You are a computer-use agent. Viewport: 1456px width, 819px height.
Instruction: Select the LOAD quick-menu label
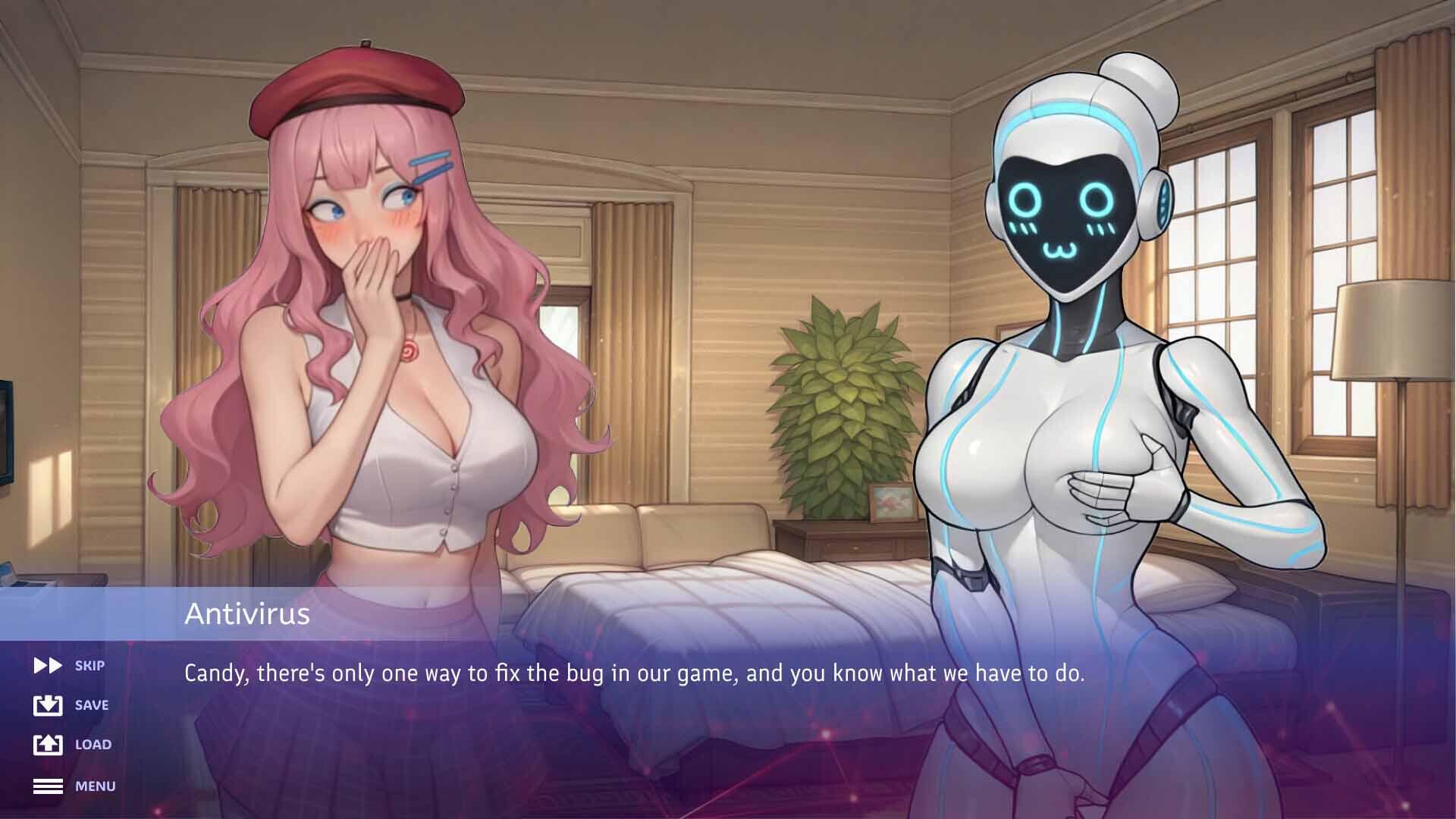coord(93,745)
